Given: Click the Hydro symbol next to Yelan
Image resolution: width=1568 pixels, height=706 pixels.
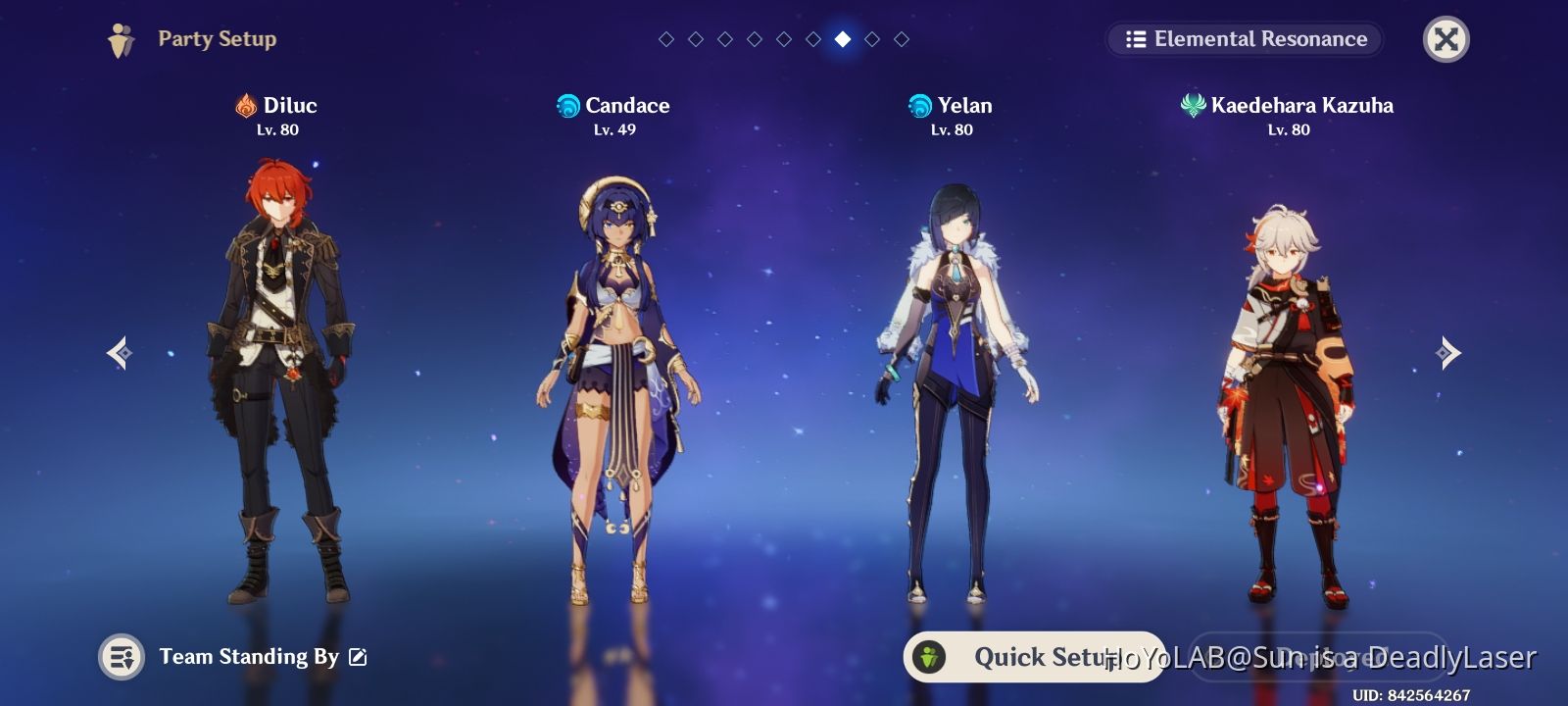Looking at the screenshot, I should (x=918, y=106).
